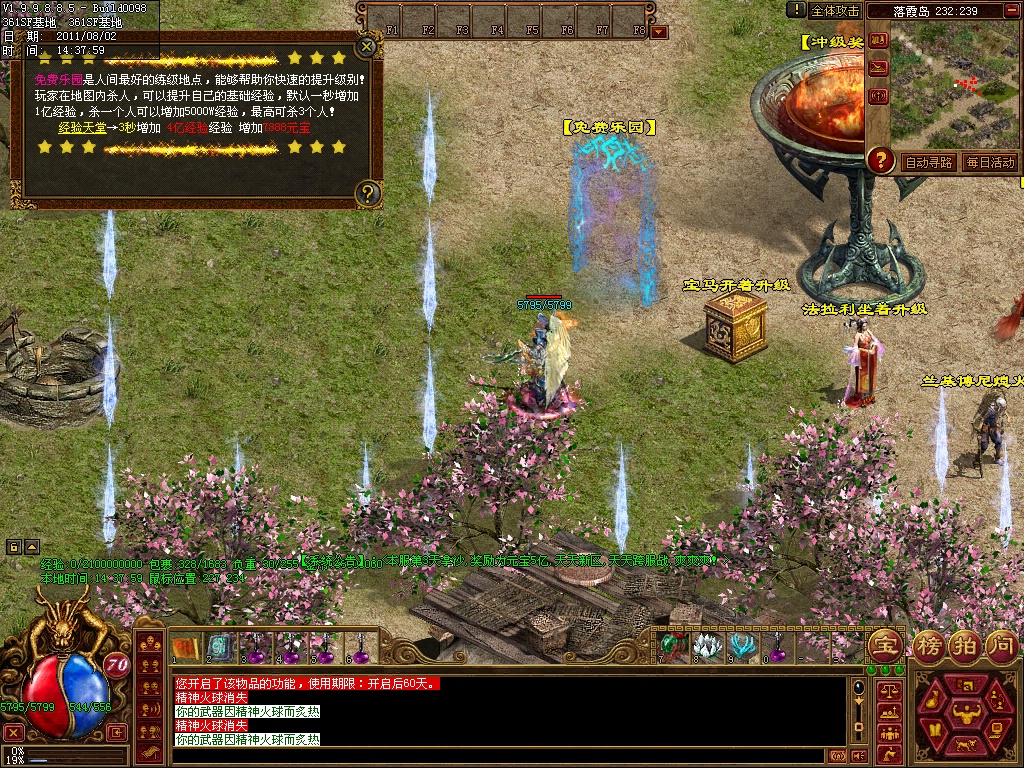Expand the F-key skill bar dropdown arrow
This screenshot has width=1024, height=768.
658,31
